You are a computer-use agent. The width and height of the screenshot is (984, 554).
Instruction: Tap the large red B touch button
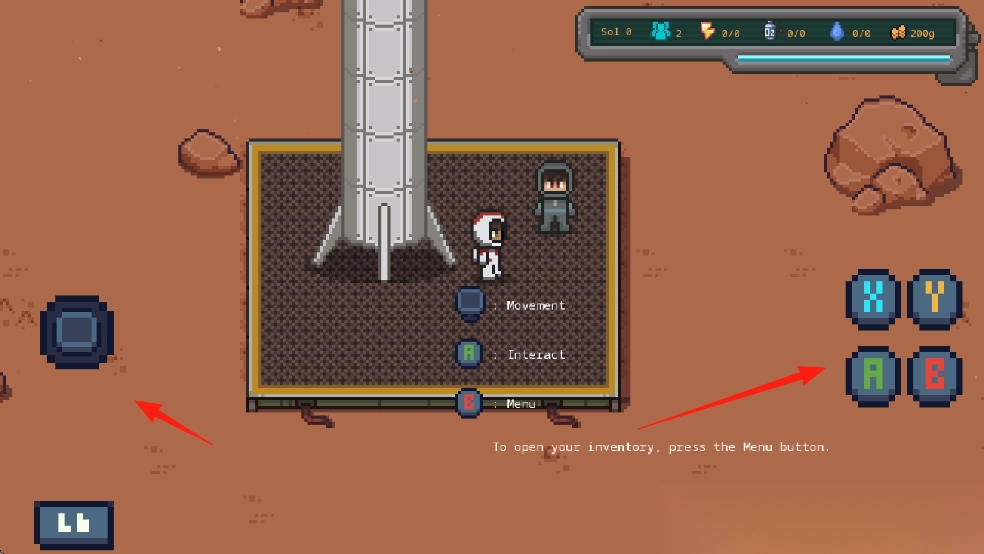pyautogui.click(x=935, y=375)
